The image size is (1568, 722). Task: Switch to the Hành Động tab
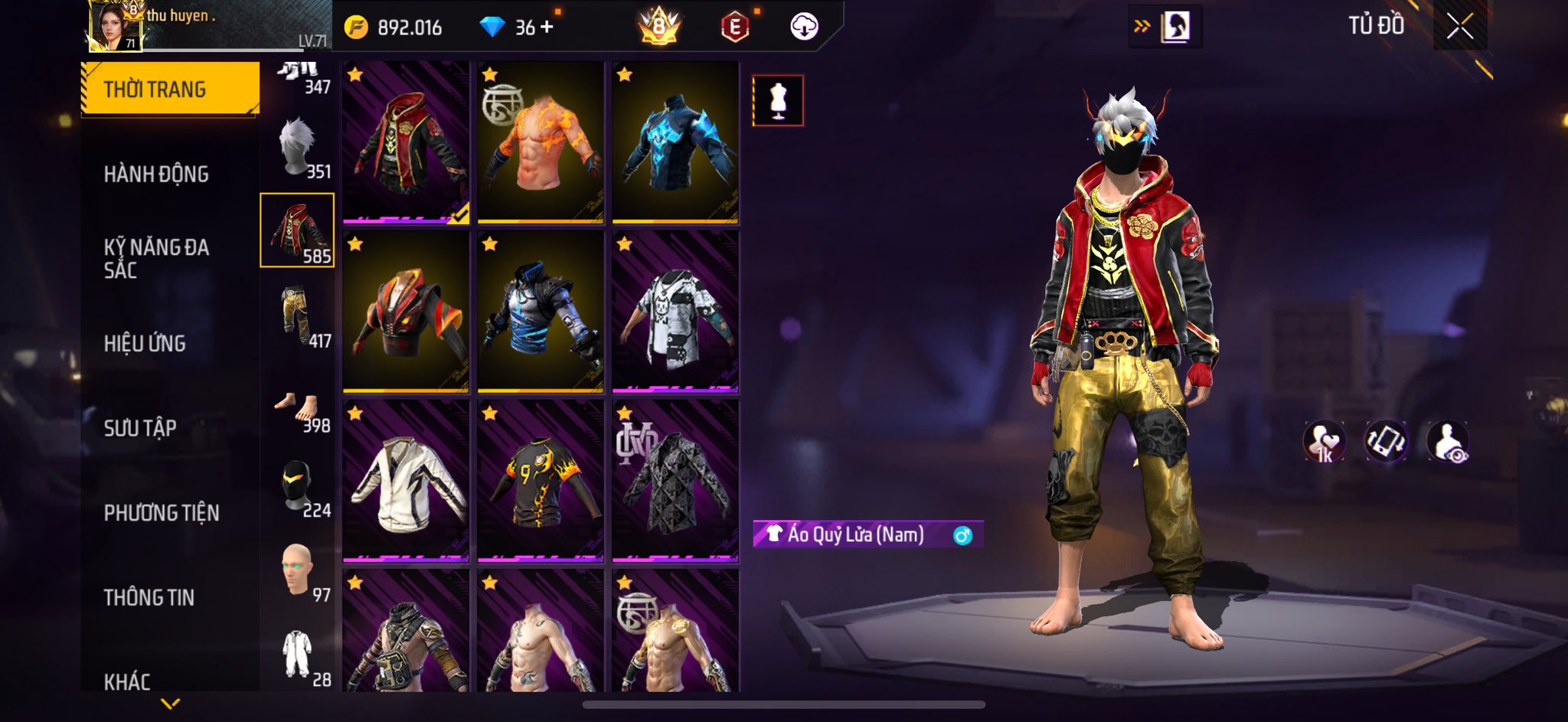pos(156,174)
